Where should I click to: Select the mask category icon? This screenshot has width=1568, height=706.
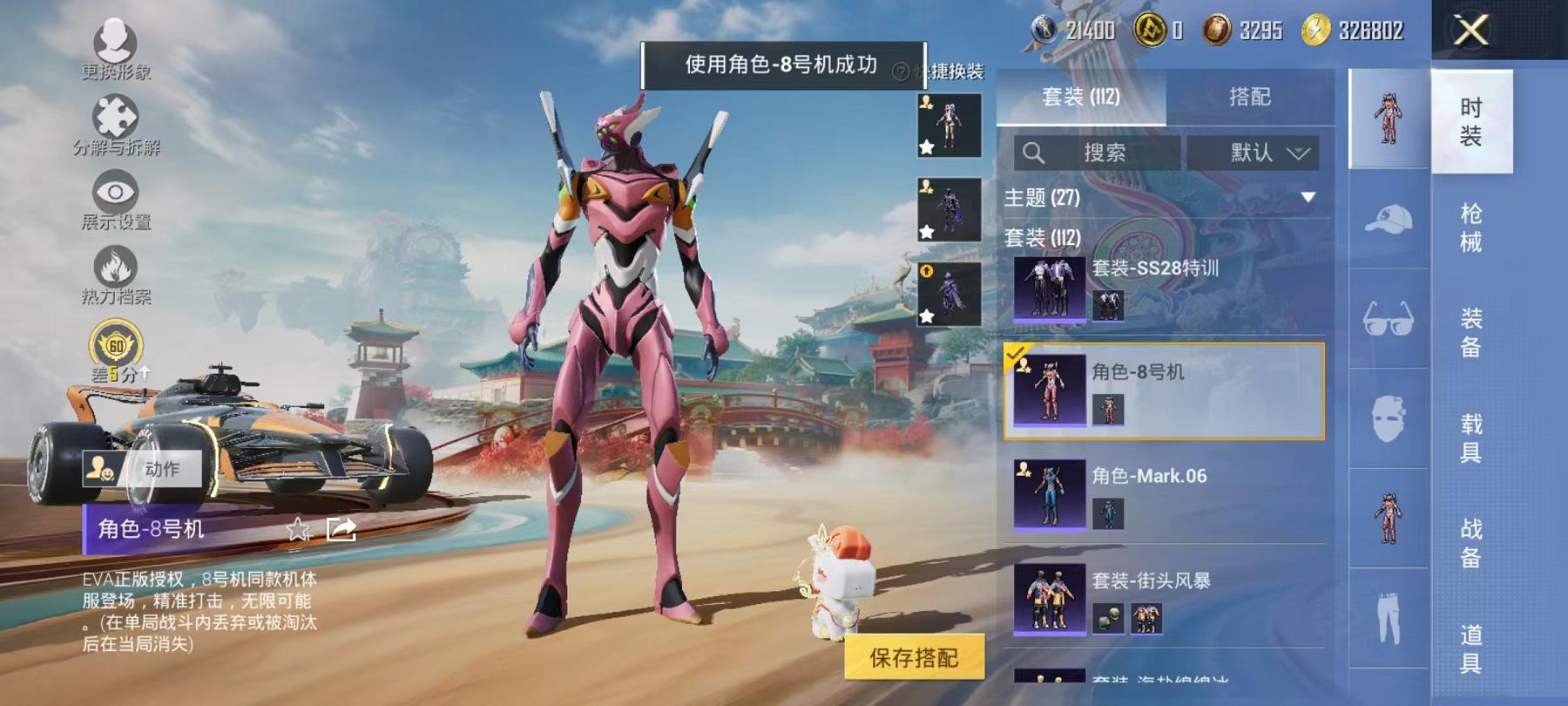pos(1389,419)
